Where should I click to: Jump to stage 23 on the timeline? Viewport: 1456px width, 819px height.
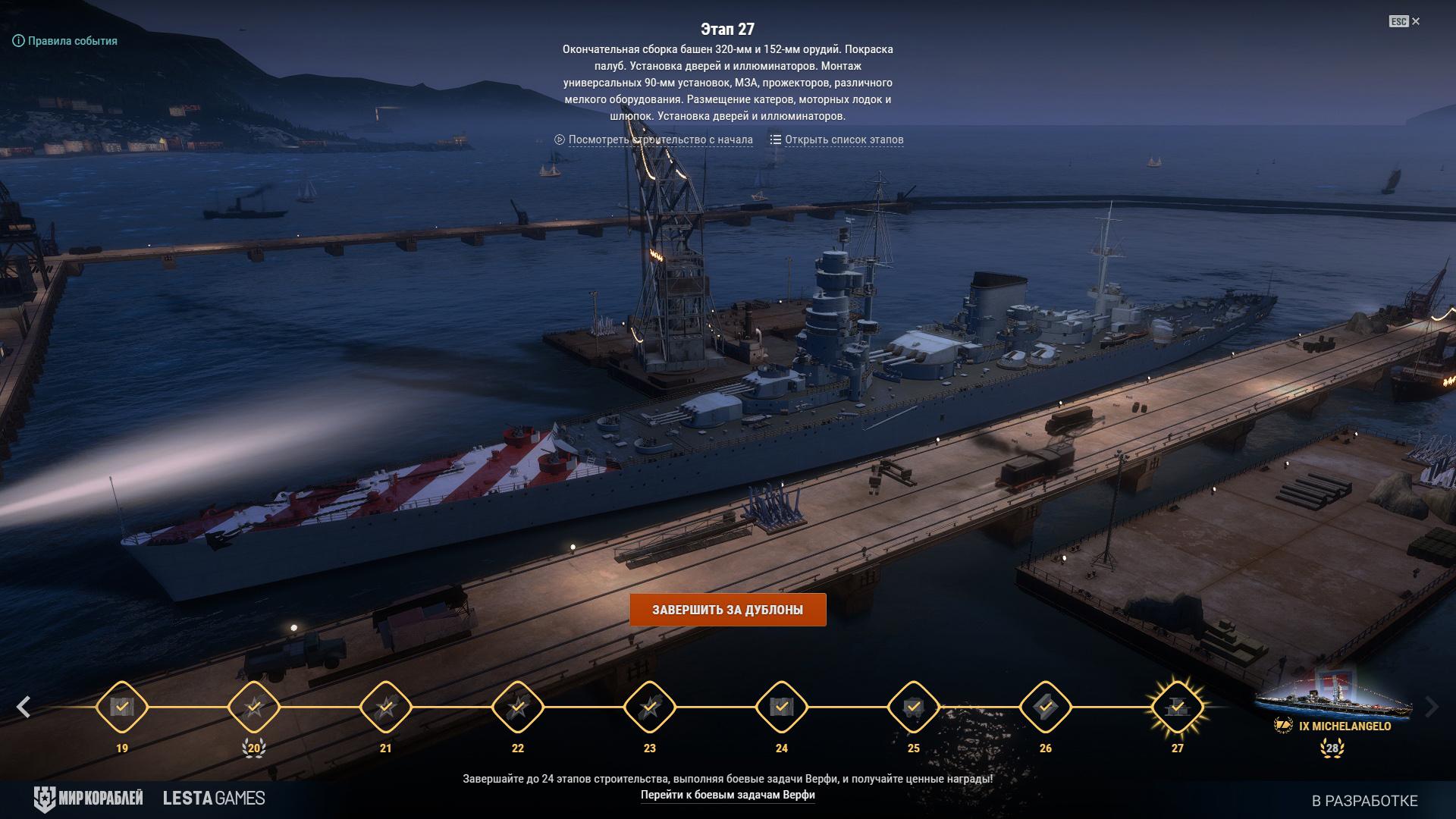[650, 707]
